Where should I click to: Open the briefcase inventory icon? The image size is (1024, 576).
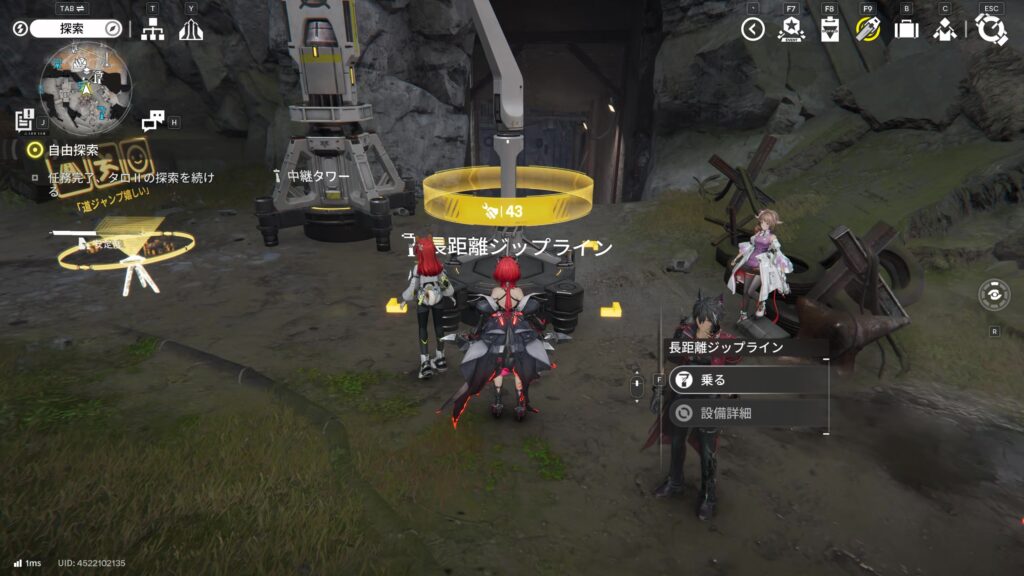point(906,29)
